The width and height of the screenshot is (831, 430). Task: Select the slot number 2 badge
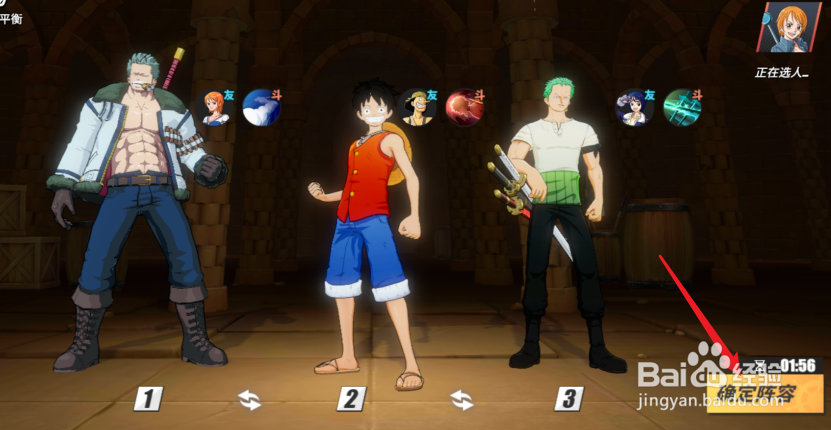pos(350,400)
